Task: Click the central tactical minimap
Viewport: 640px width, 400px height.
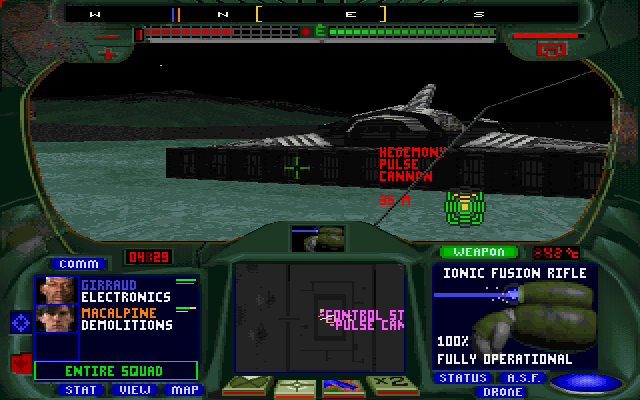Action: 319,318
